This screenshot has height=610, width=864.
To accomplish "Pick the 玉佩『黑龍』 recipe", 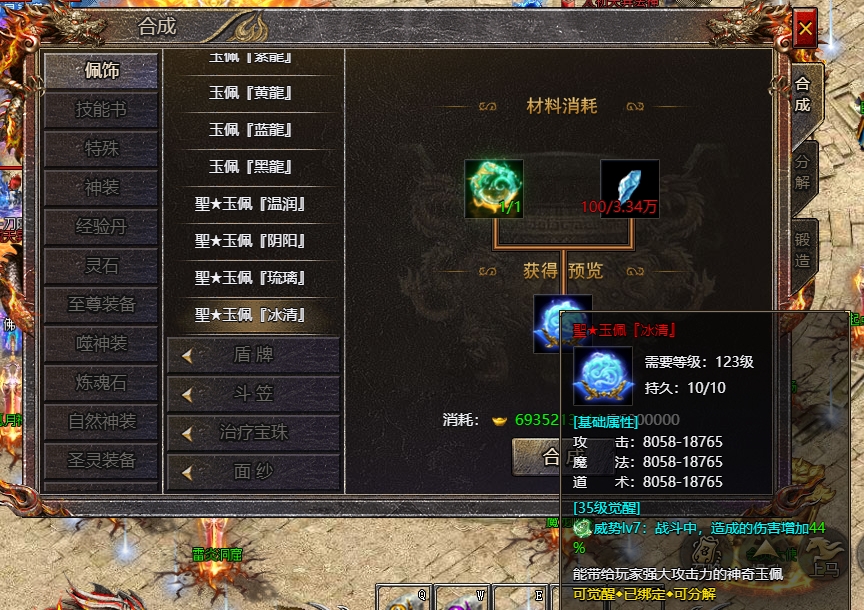I will (250, 167).
